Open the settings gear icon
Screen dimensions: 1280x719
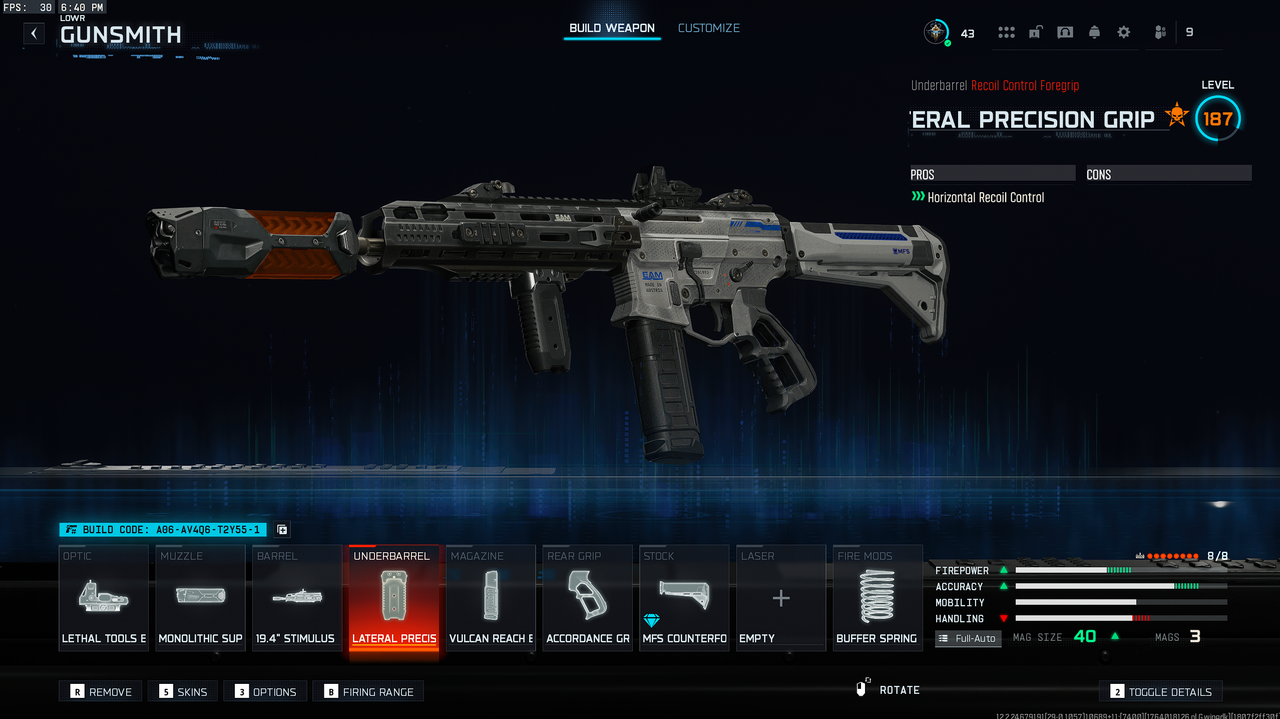pyautogui.click(x=1123, y=32)
